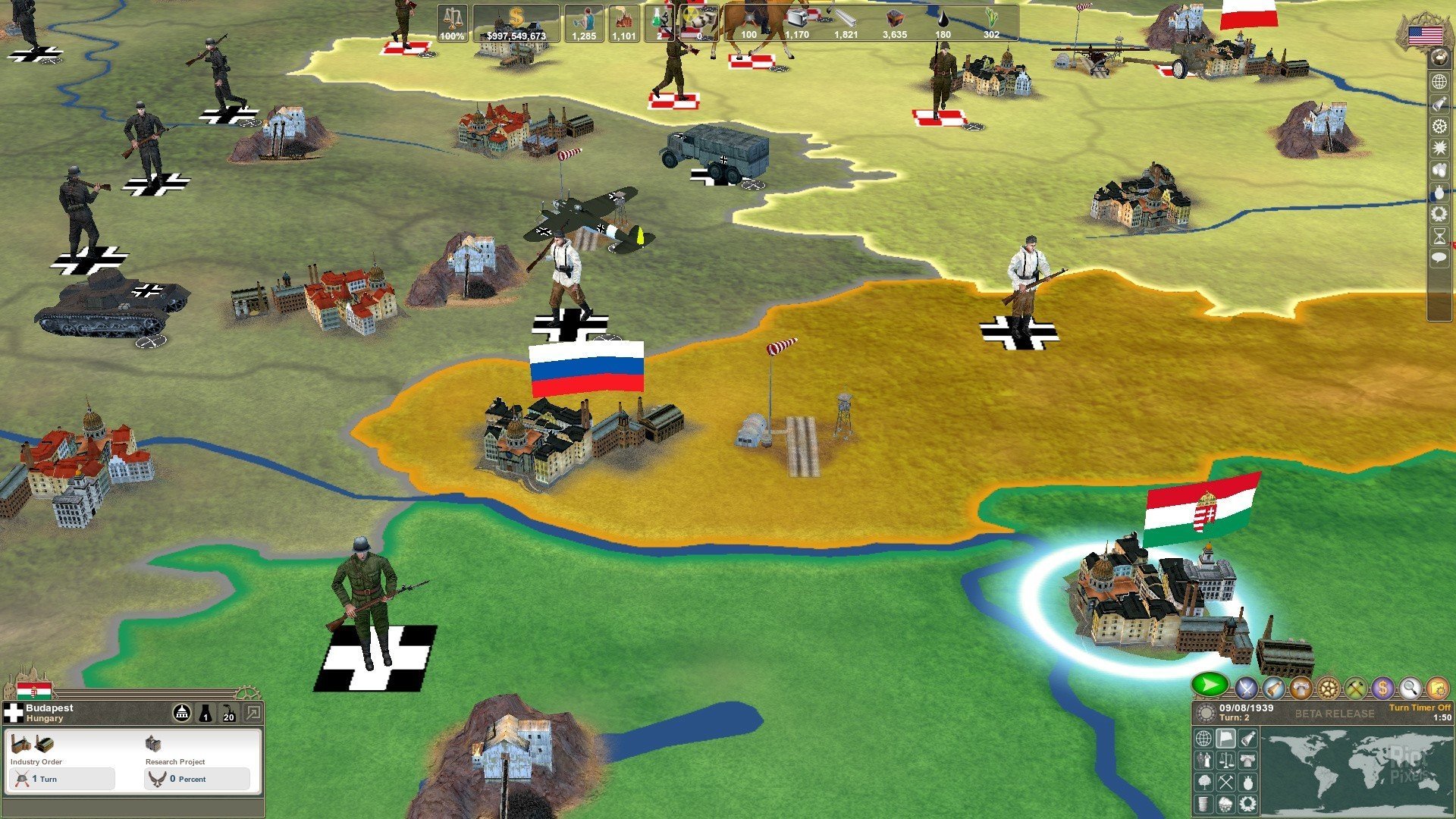Select the tree map filter
The image size is (1456, 819).
click(x=1204, y=782)
